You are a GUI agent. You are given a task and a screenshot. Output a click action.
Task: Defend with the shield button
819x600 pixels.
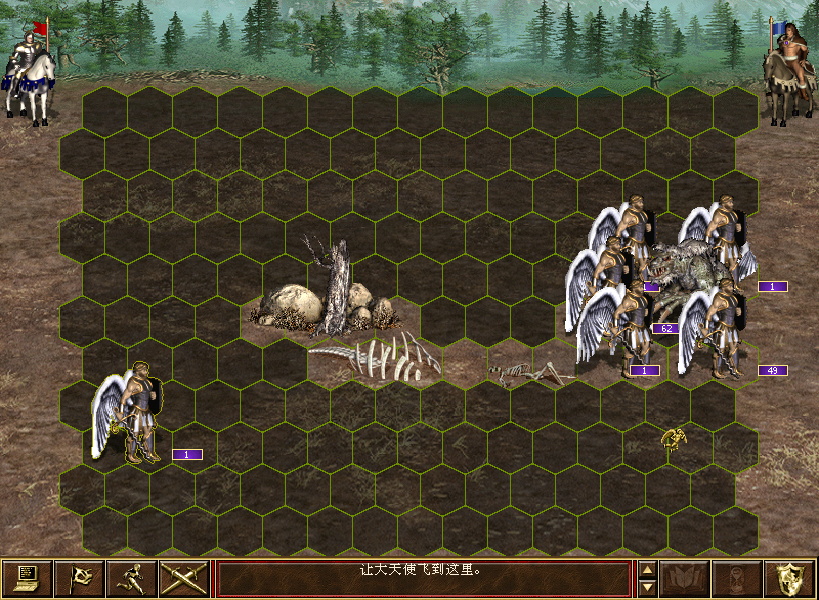click(x=789, y=579)
